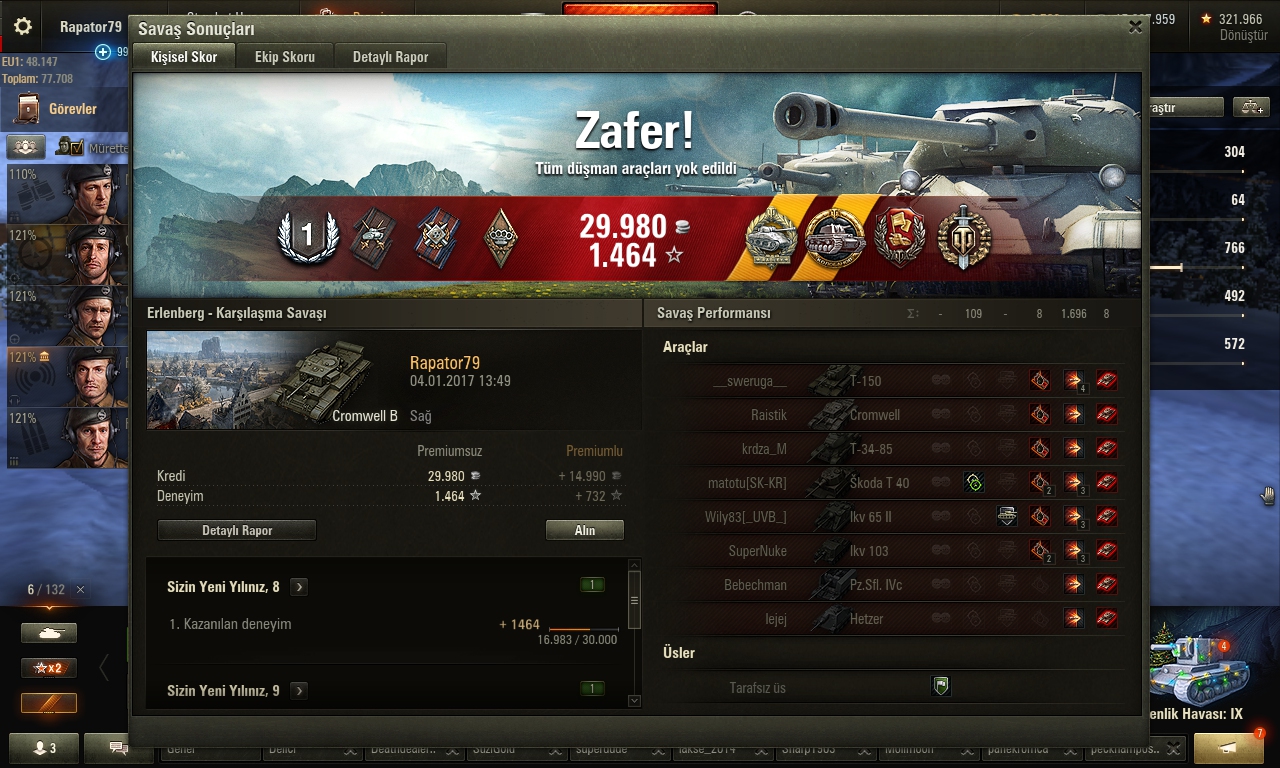1280x768 pixels.
Task: Open the Görevler missions panel
Action: (62, 109)
